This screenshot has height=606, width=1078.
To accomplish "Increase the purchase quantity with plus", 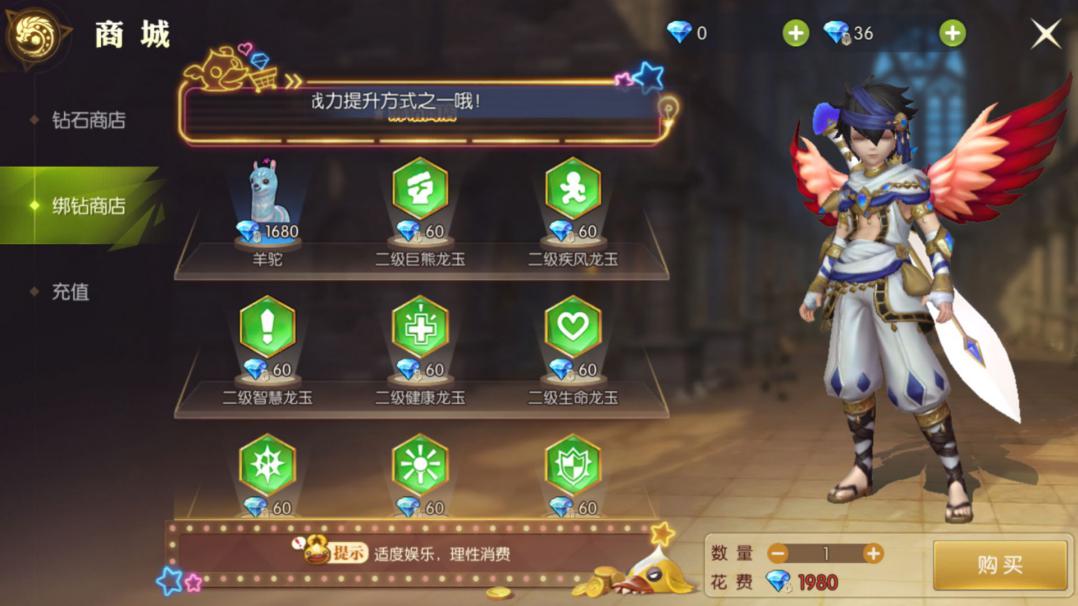I will (873, 554).
